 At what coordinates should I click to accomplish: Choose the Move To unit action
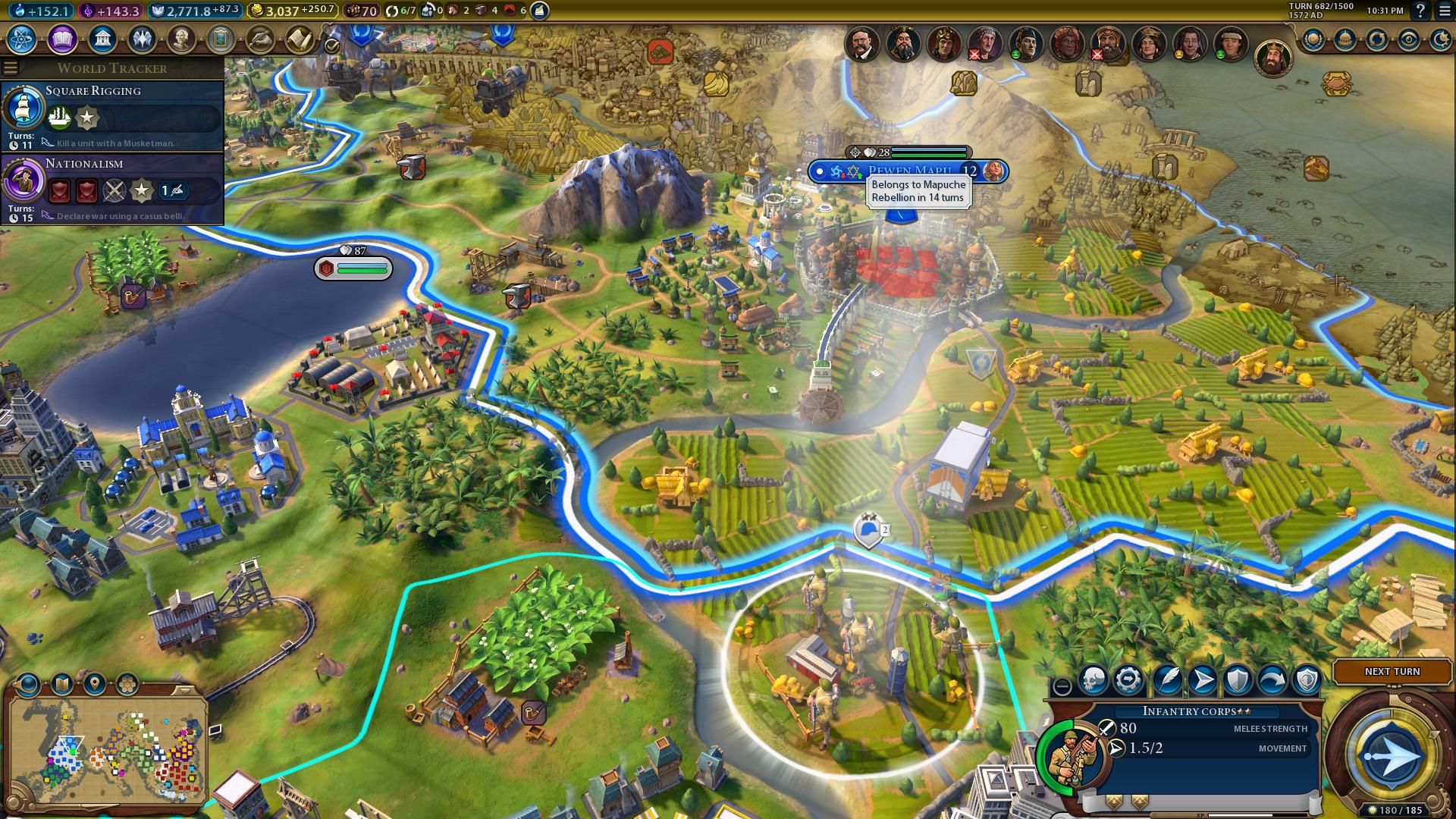click(1203, 680)
